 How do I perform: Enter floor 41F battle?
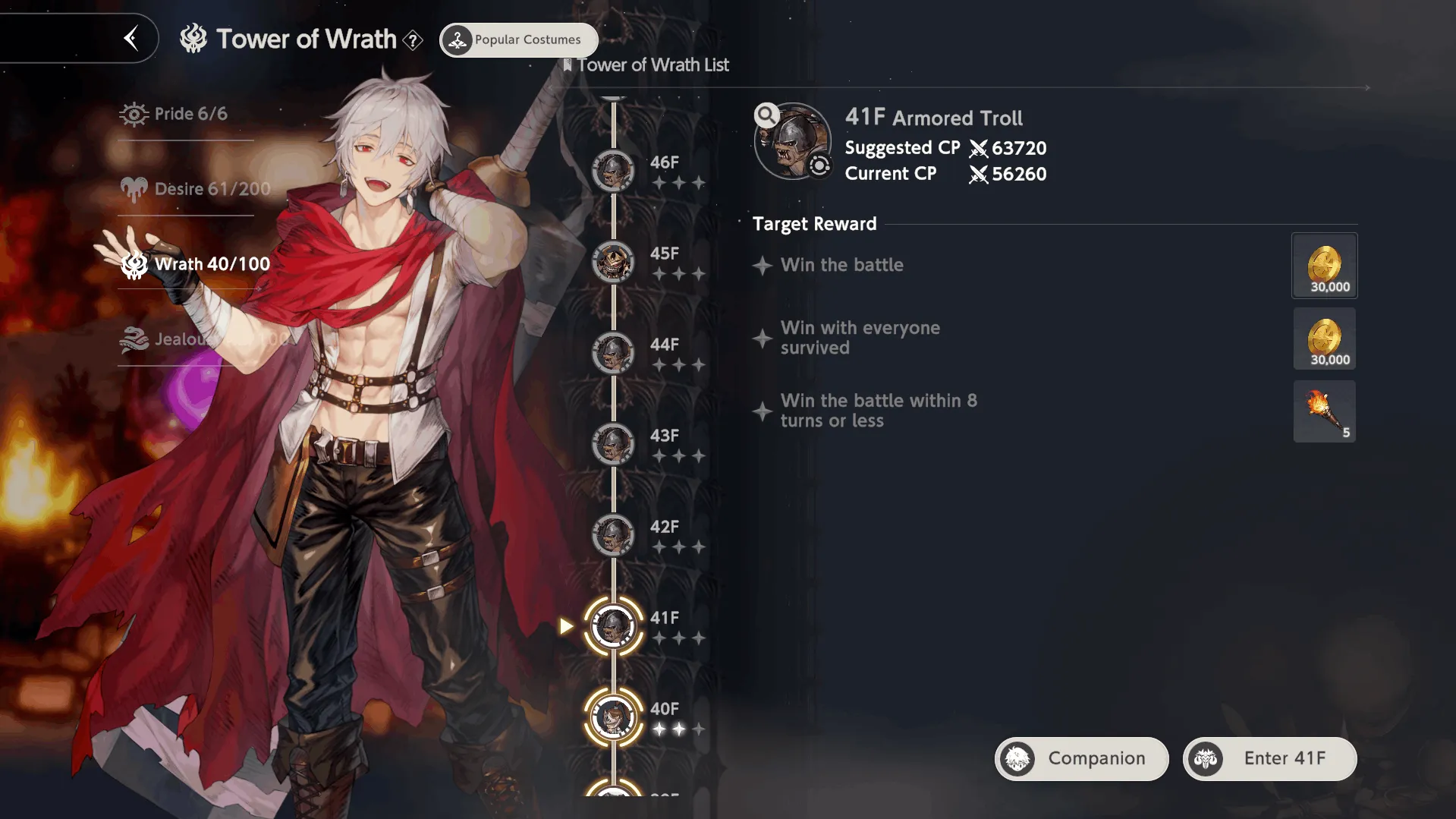tap(1269, 758)
